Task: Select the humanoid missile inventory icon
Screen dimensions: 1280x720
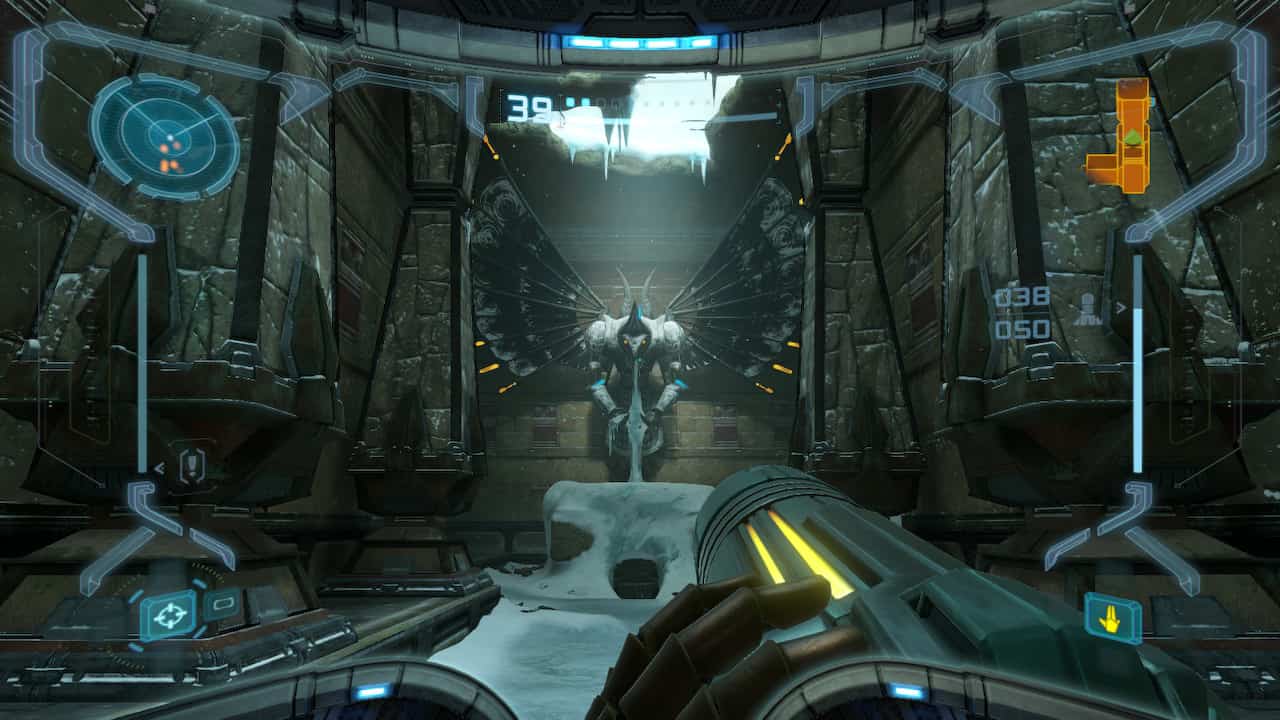Action: [1087, 306]
